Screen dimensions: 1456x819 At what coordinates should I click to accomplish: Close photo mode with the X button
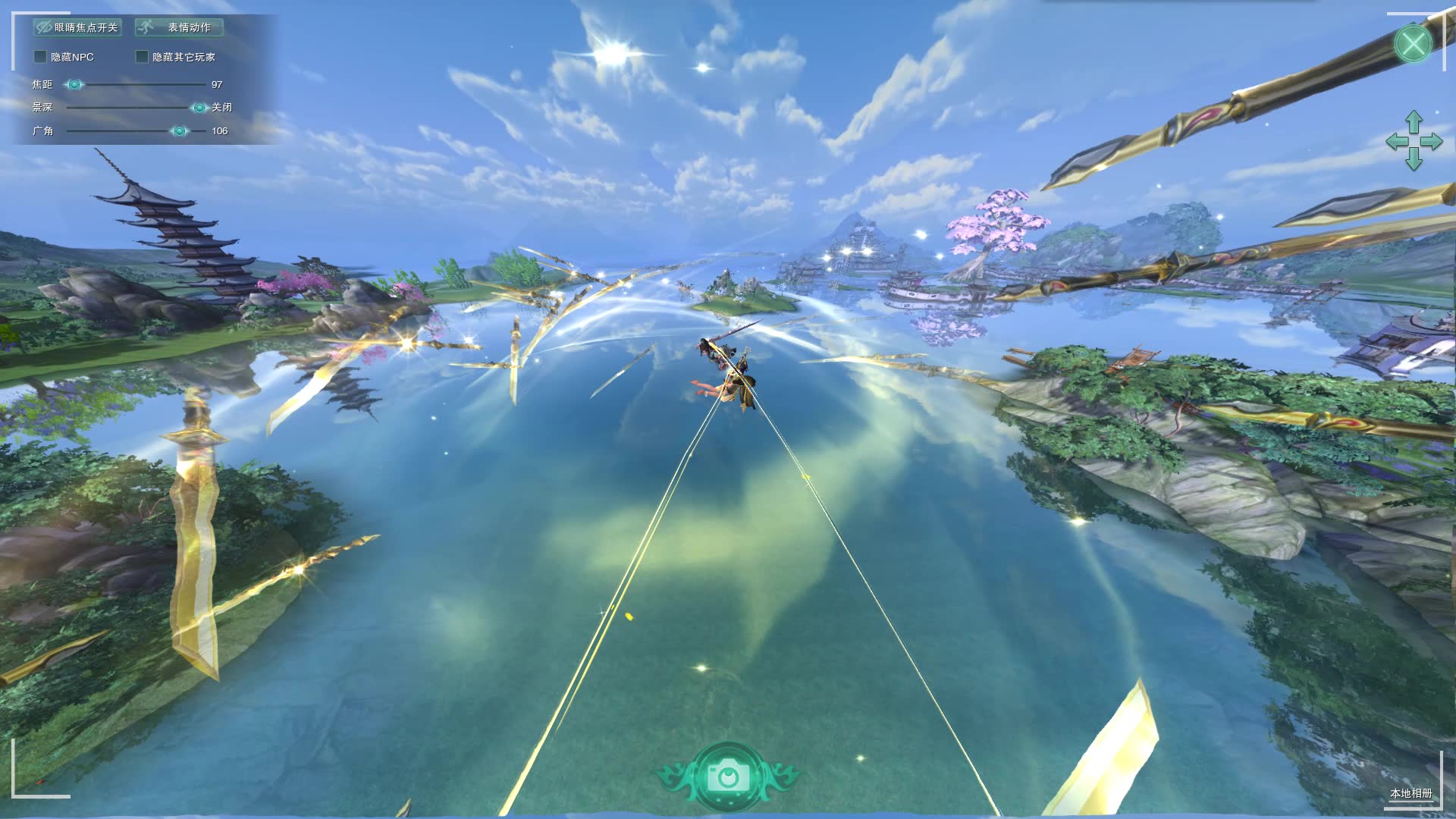[1413, 43]
